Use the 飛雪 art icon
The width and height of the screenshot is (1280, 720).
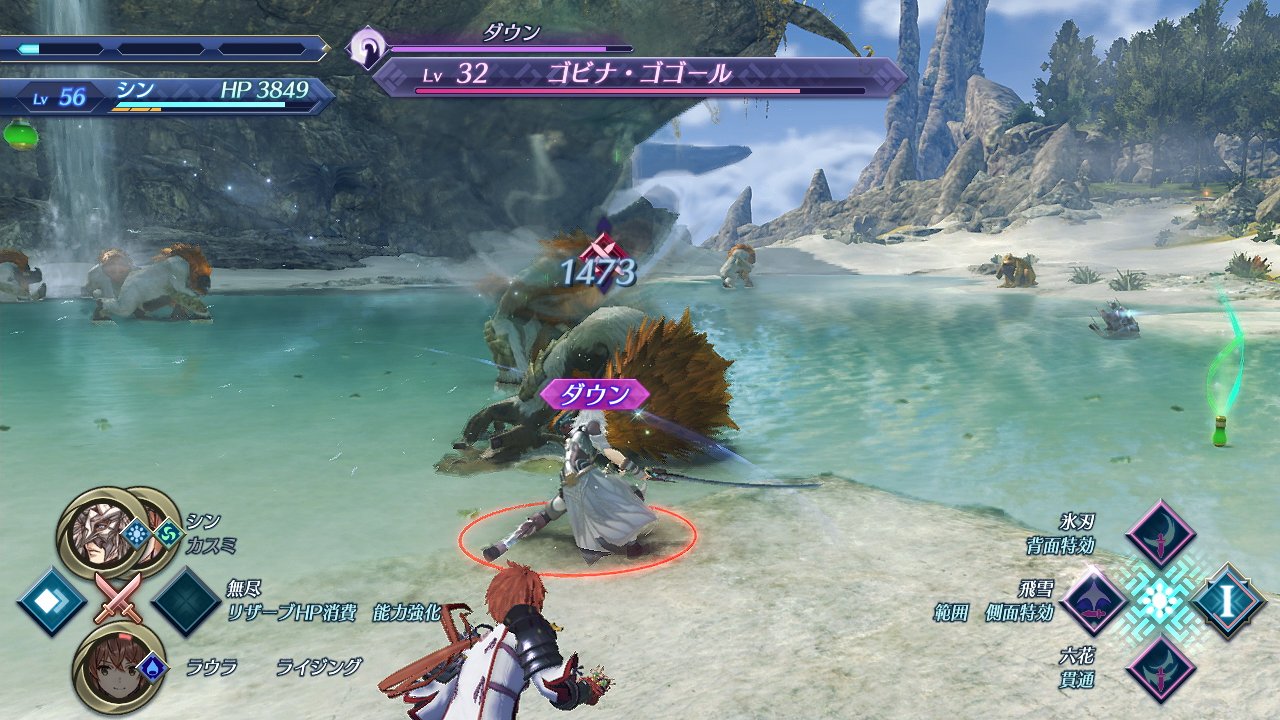click(x=1094, y=601)
